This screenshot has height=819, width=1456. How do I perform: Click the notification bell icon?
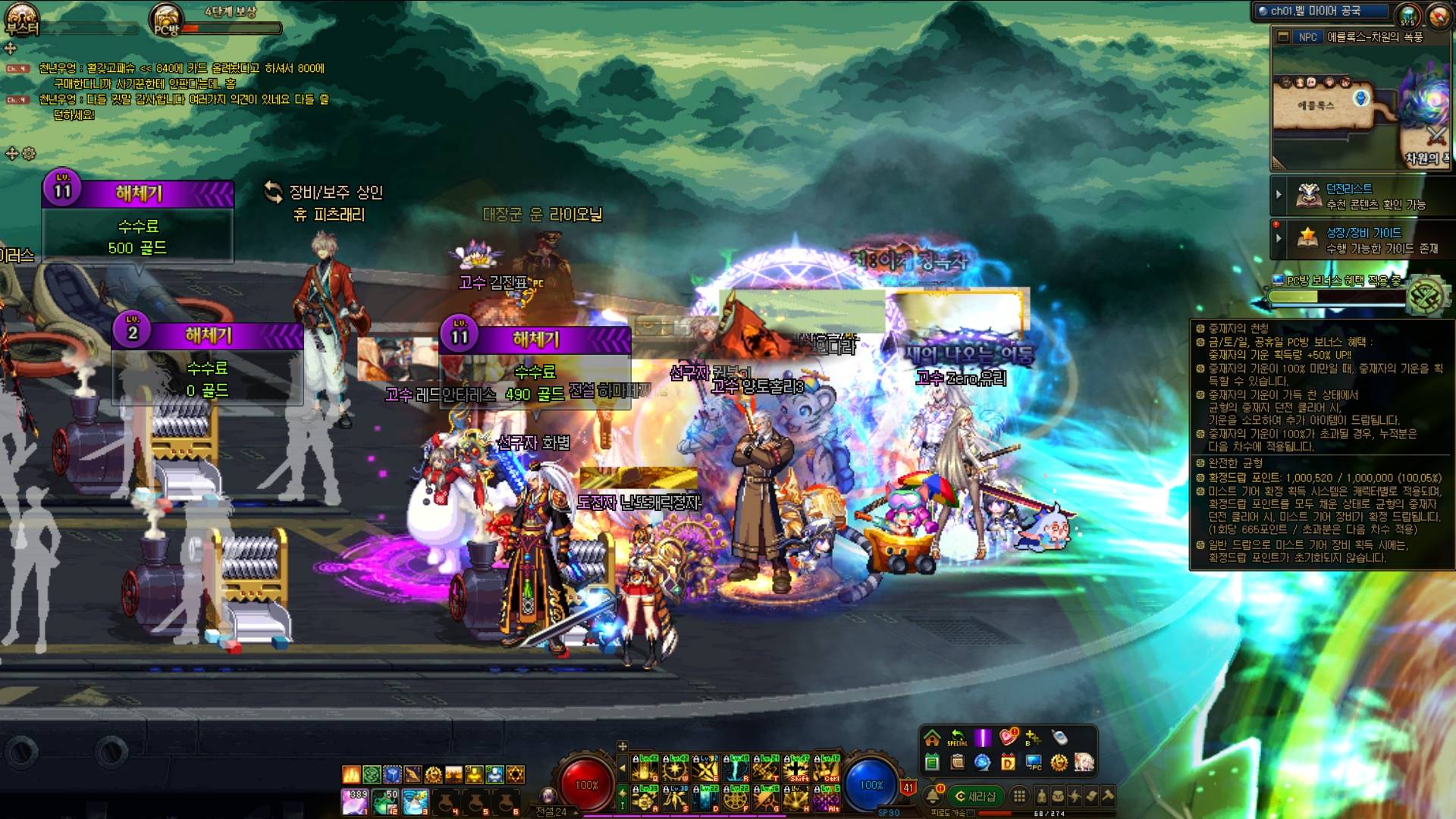[933, 796]
